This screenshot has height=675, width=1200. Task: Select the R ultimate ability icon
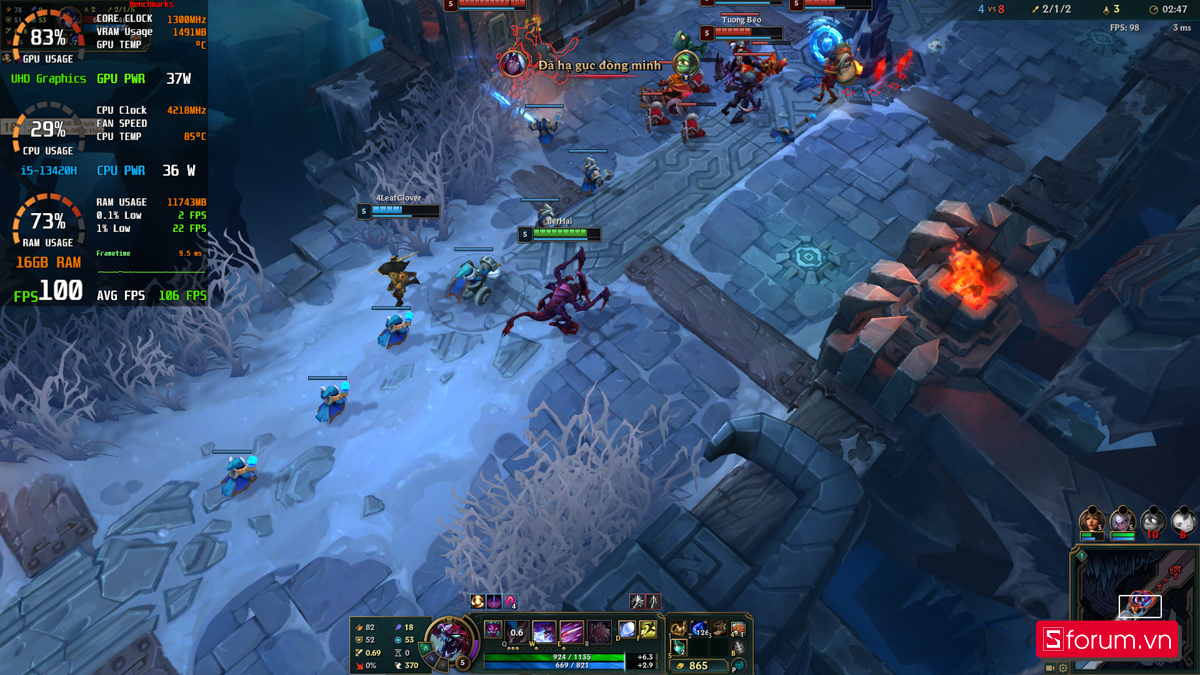click(598, 632)
